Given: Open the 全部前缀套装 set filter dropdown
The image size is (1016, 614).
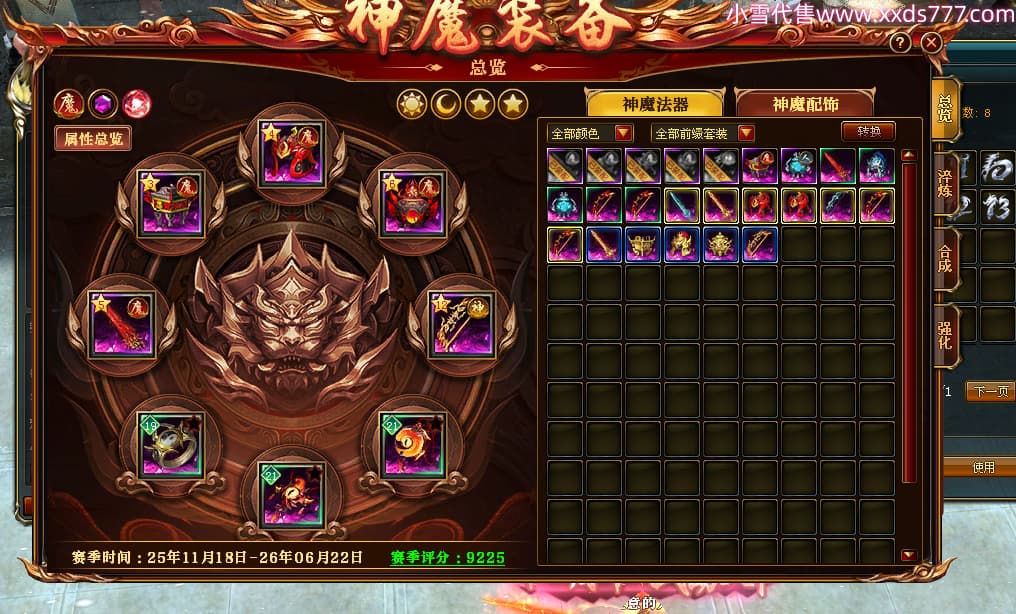Looking at the screenshot, I should click(x=703, y=133).
